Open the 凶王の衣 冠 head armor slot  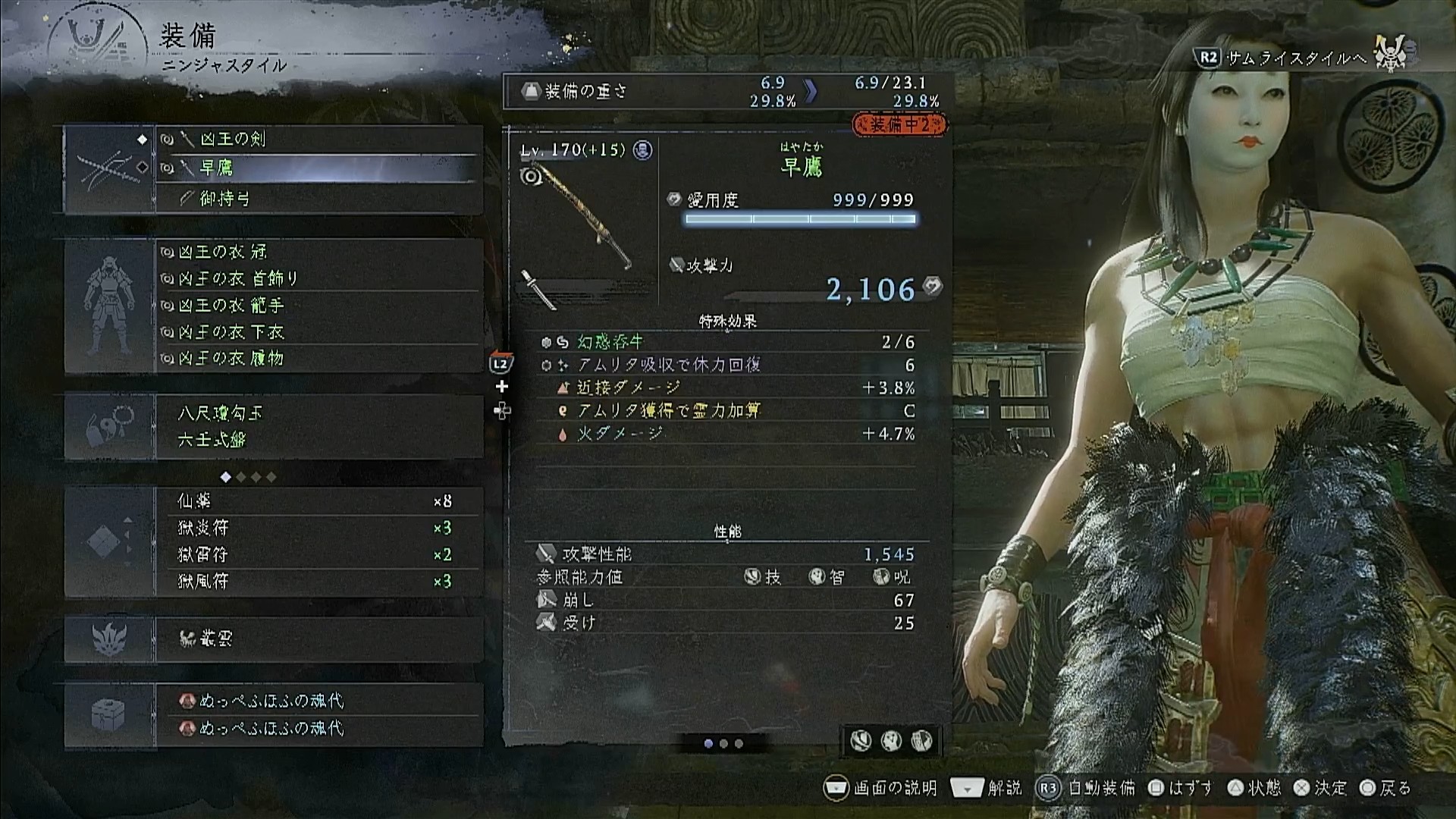point(318,252)
